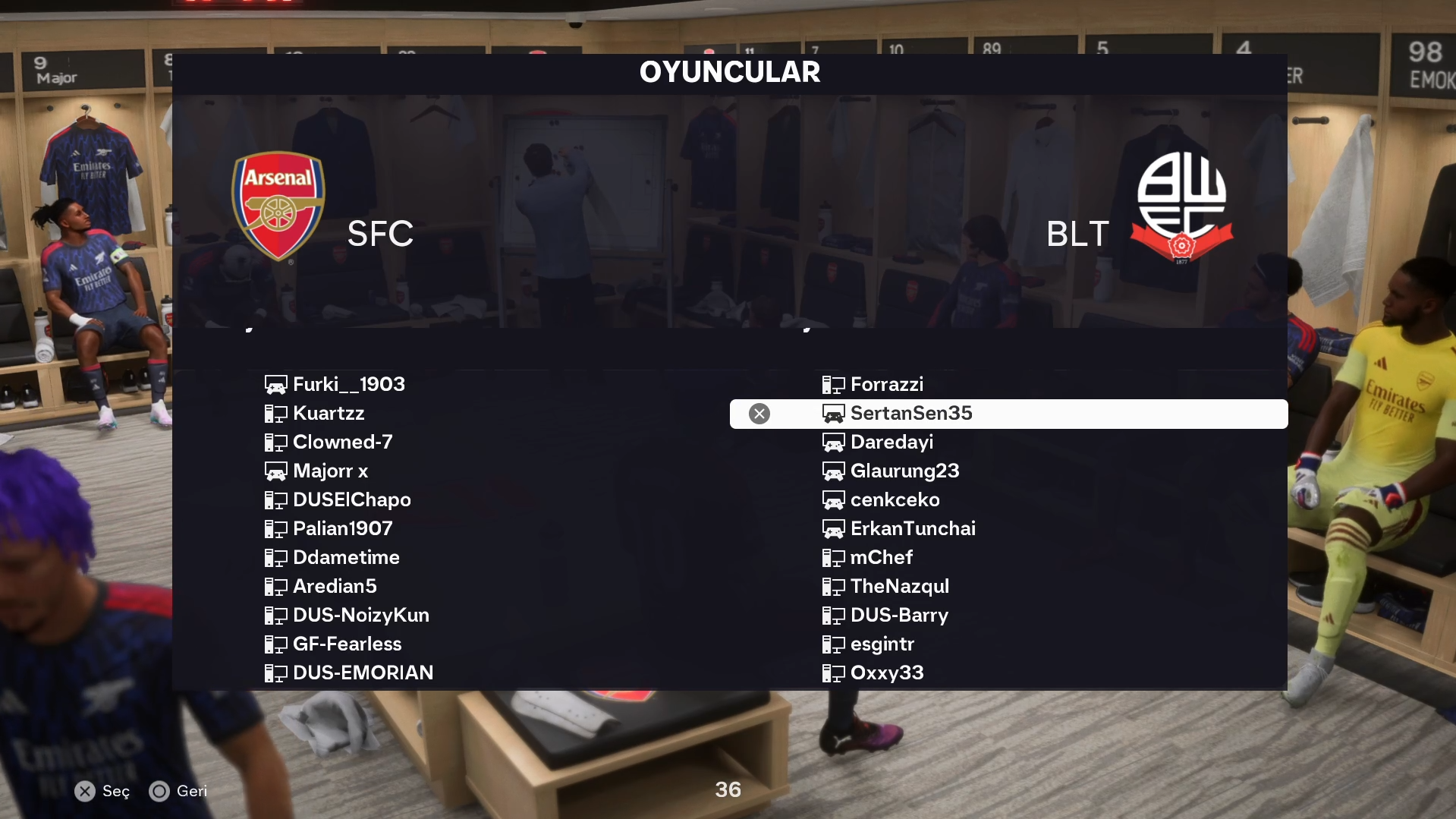
Task: Select DUS-EMORIAN at the roster bottom
Action: 363,673
